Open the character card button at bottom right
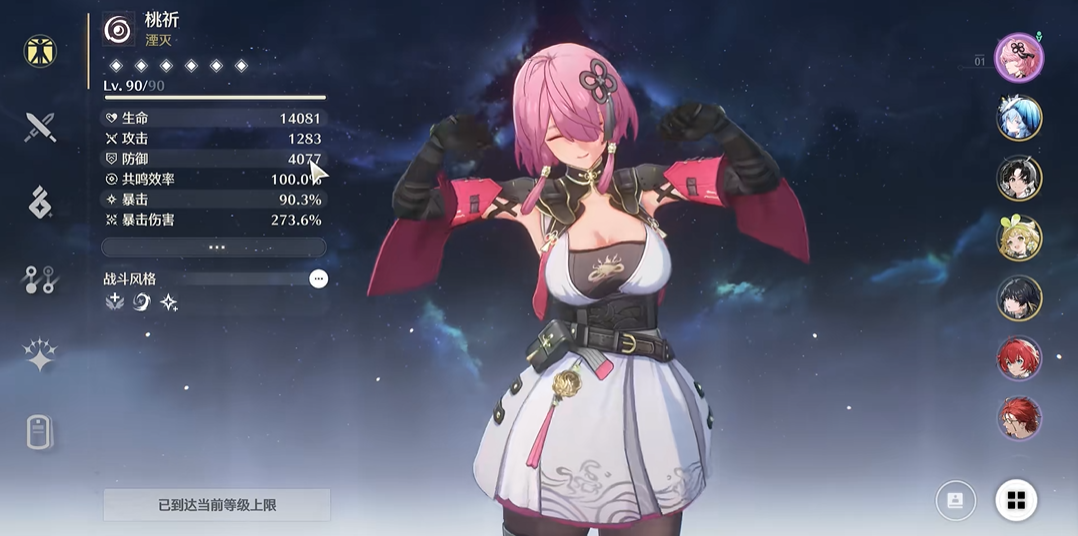This screenshot has width=1078, height=536. (x=955, y=500)
